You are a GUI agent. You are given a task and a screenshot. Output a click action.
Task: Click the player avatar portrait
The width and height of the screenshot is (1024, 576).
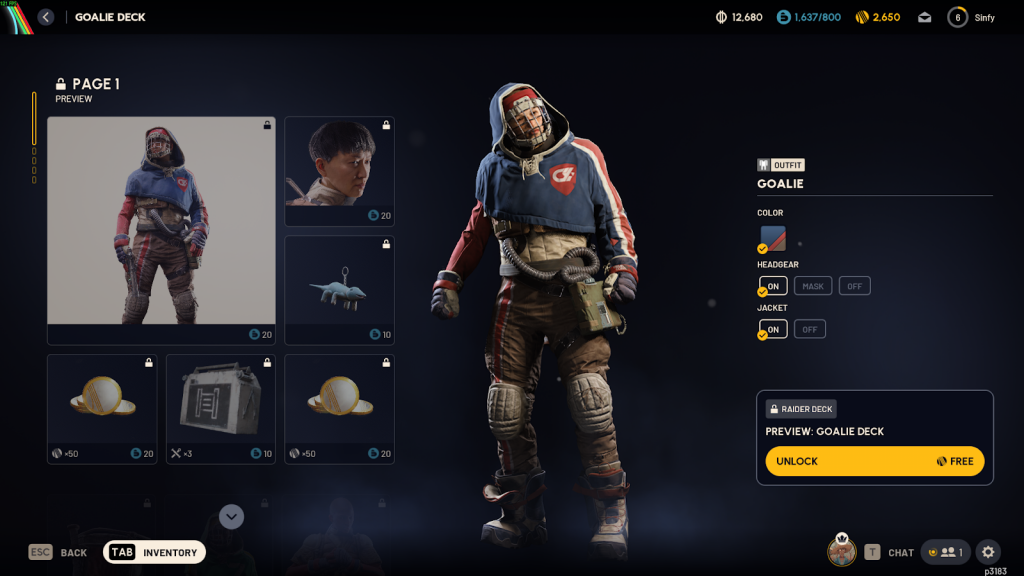pos(841,551)
